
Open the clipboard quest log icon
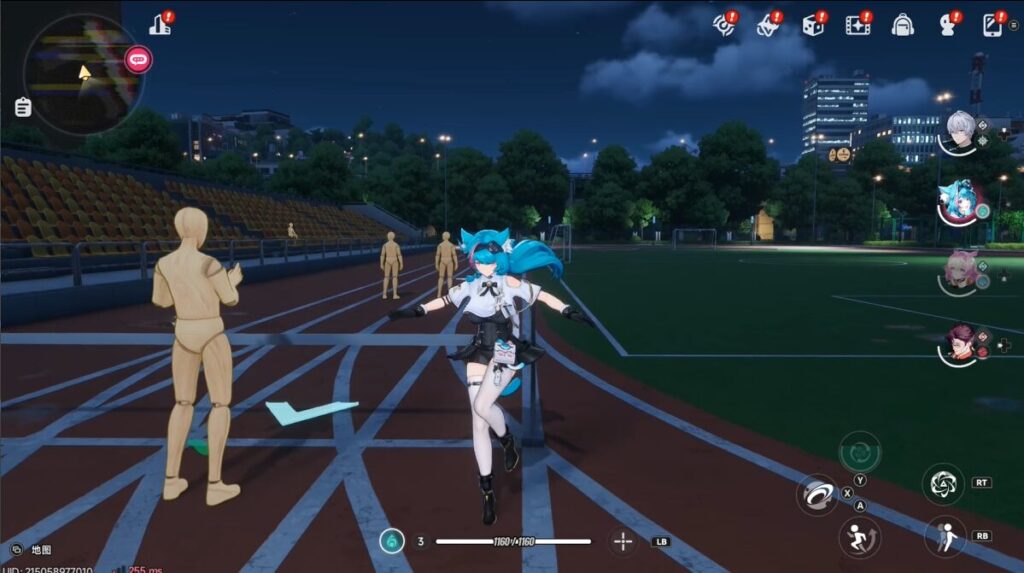point(23,107)
